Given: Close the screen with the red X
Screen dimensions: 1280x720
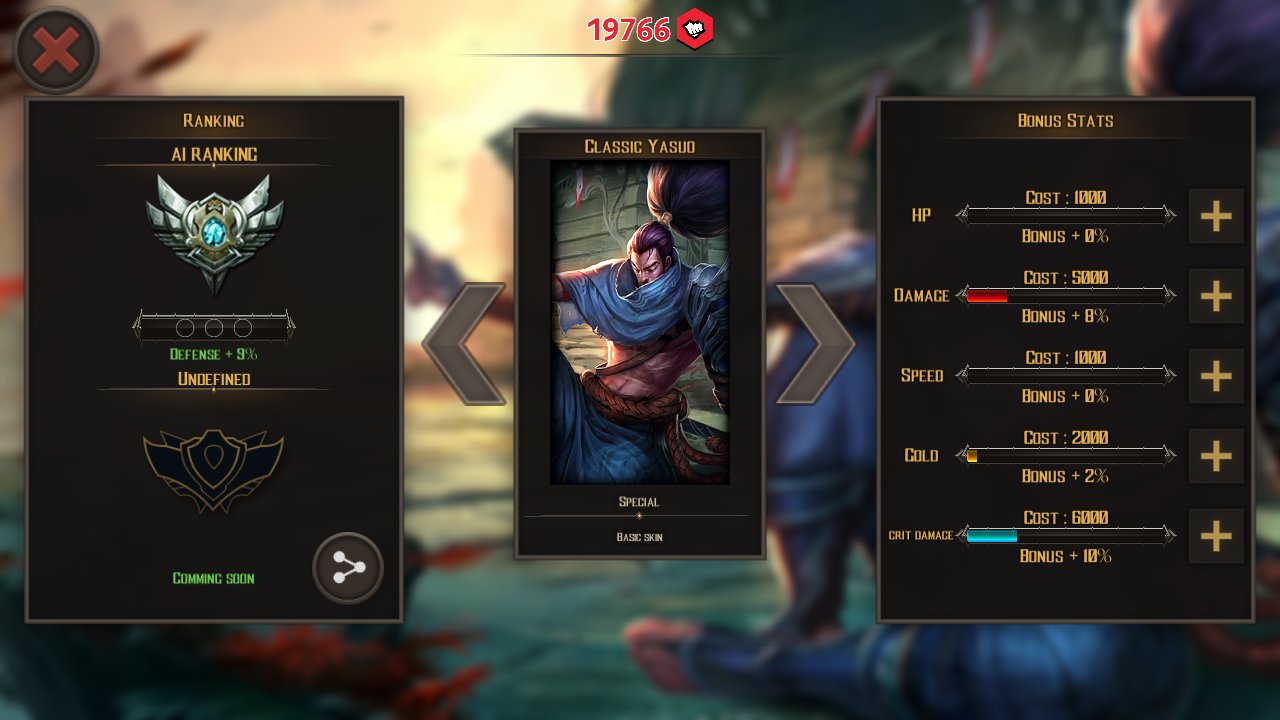Looking at the screenshot, I should coord(56,51).
